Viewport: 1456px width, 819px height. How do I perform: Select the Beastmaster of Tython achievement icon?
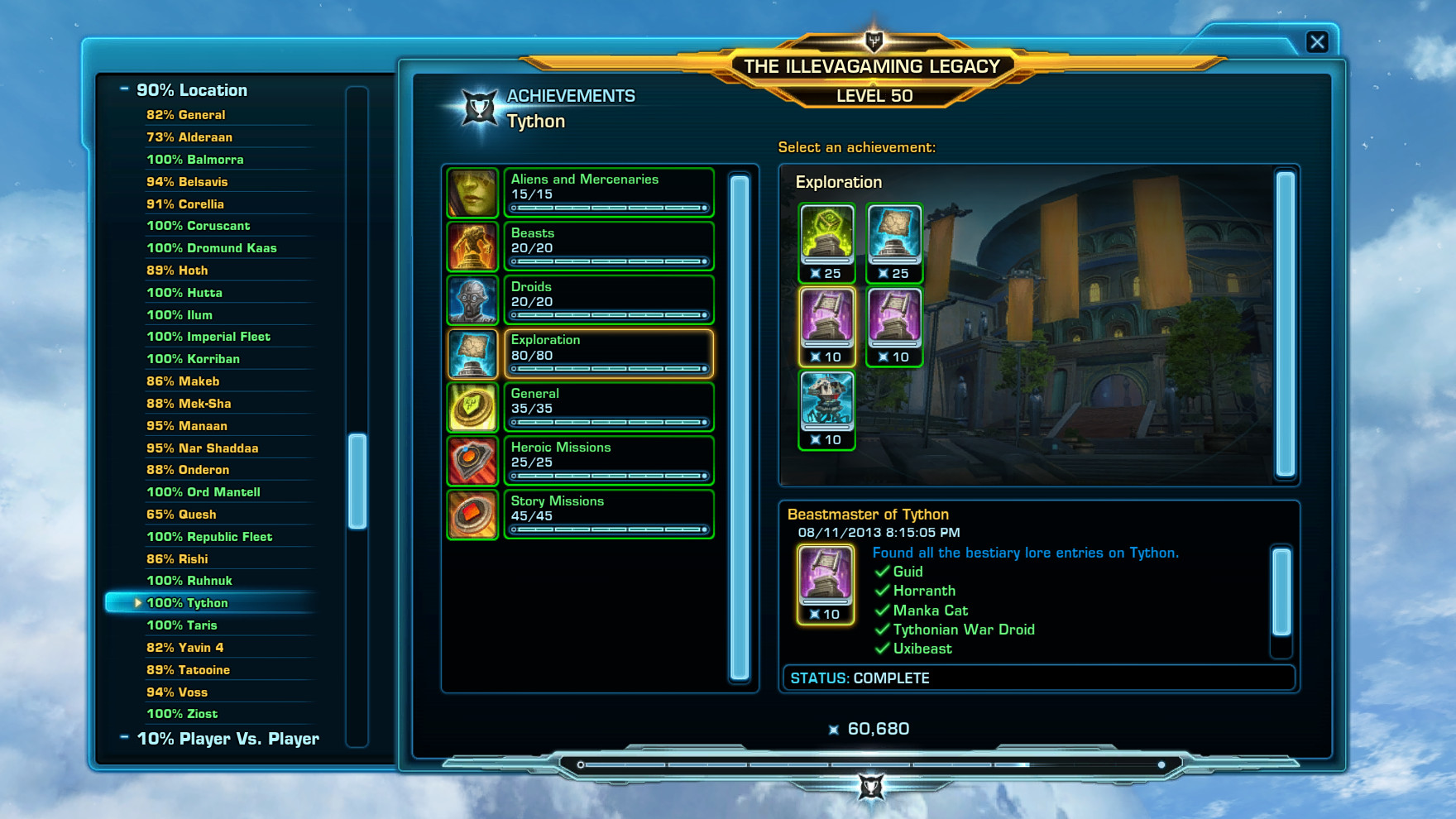825,581
